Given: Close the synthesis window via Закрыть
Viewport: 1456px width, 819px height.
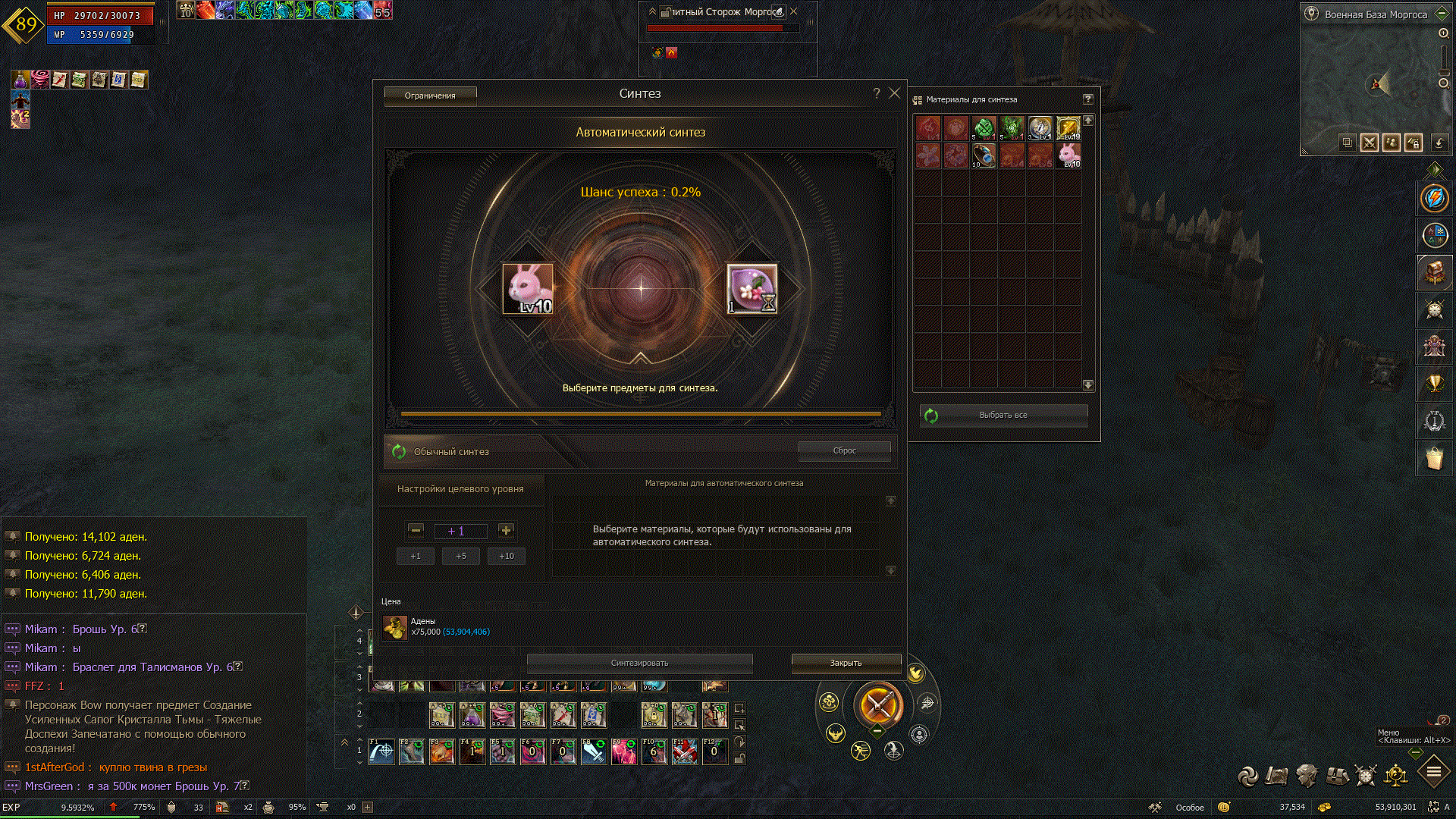Looking at the screenshot, I should click(x=846, y=663).
